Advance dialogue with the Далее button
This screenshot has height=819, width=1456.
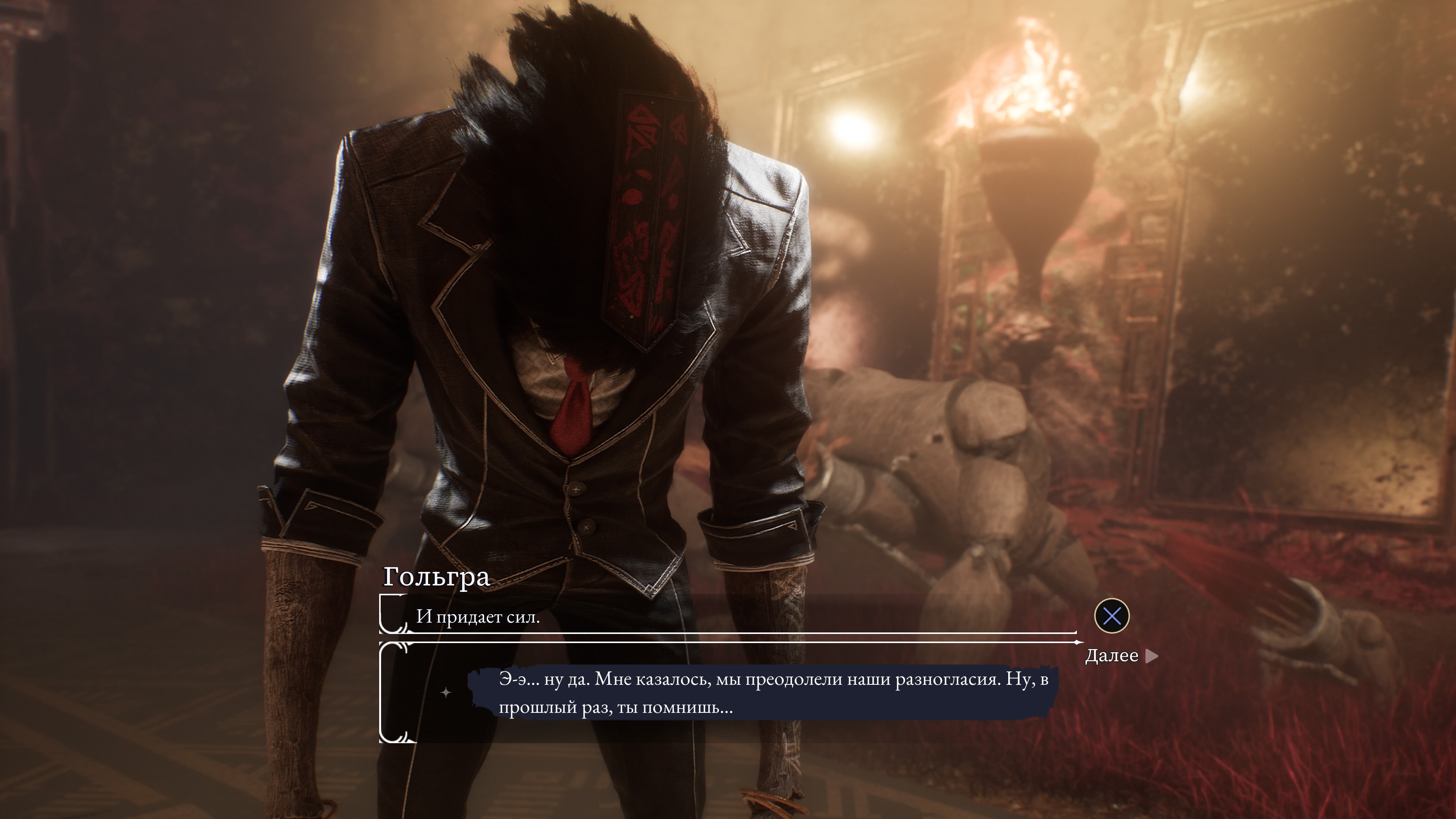[x=1120, y=656]
